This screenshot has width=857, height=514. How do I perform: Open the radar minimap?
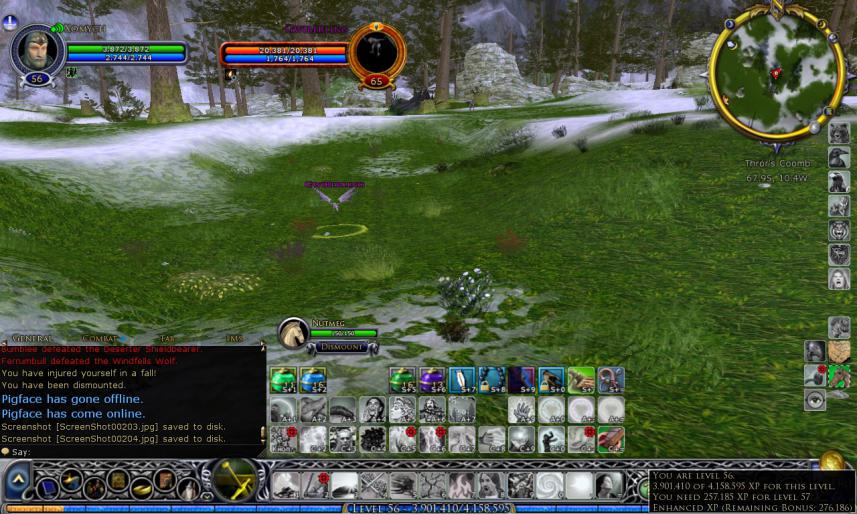(774, 70)
